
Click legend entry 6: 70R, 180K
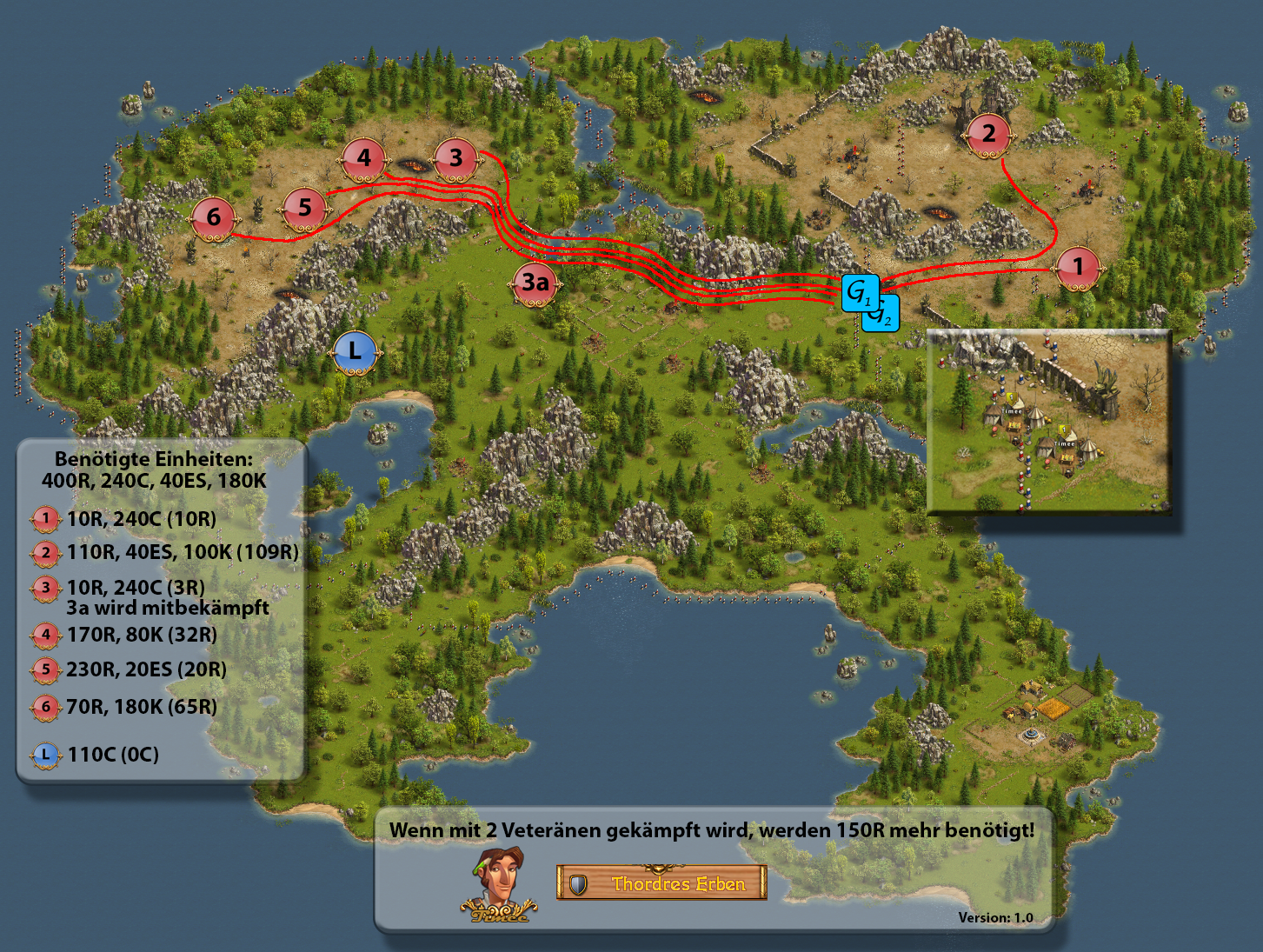142,707
